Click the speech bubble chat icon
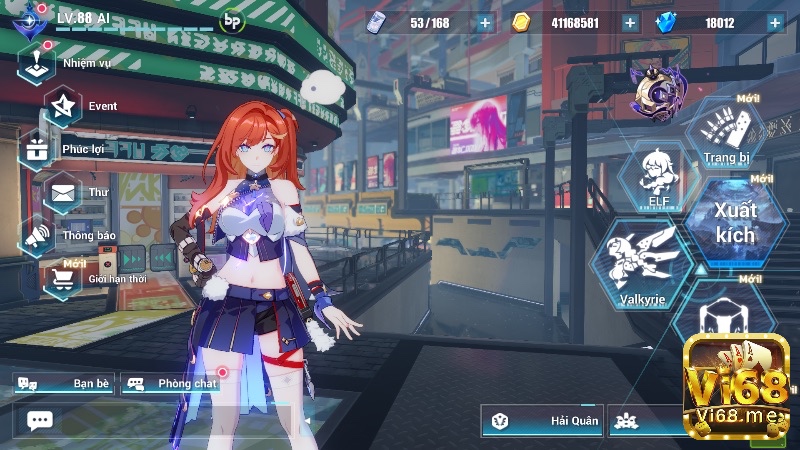Viewport: 800px width, 450px height. [x=40, y=420]
